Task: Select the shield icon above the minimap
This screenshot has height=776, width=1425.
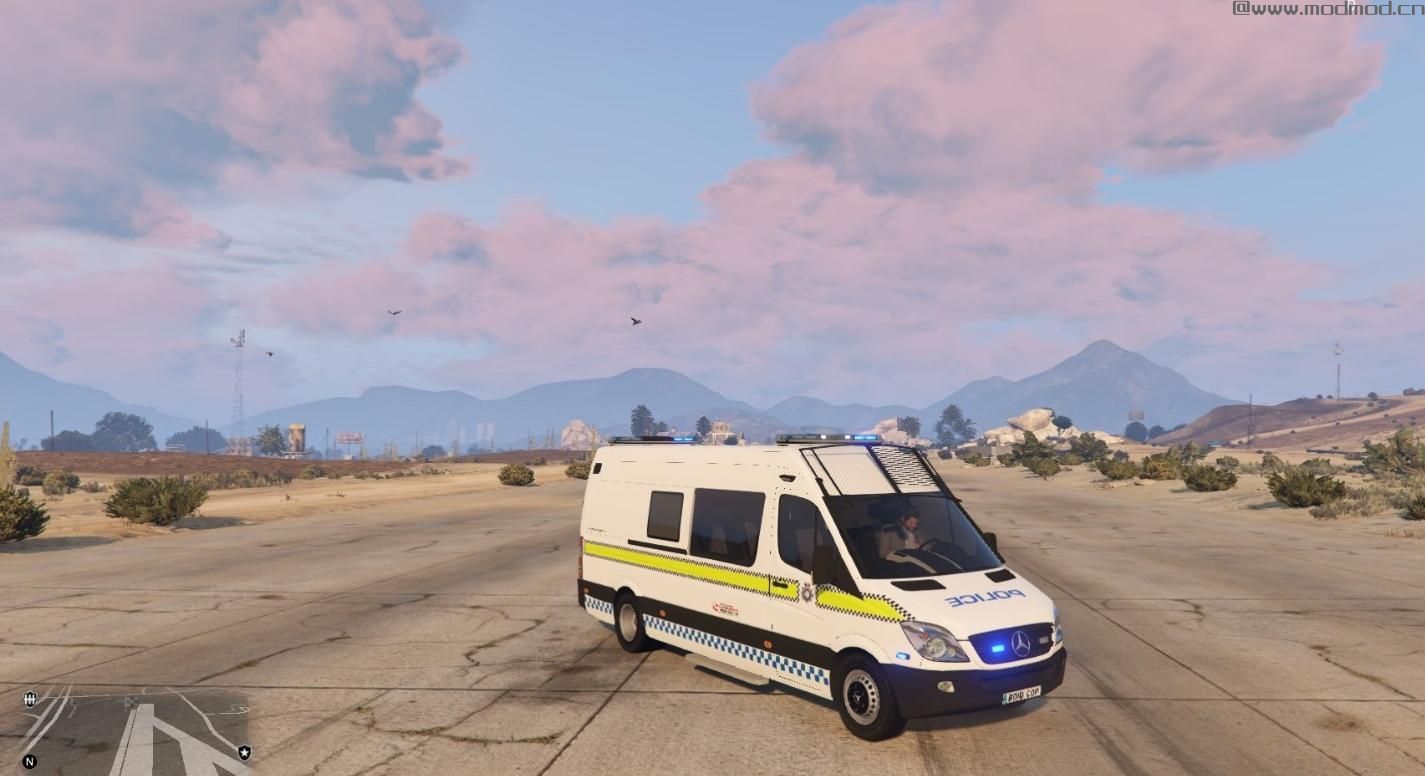Action: [29, 700]
